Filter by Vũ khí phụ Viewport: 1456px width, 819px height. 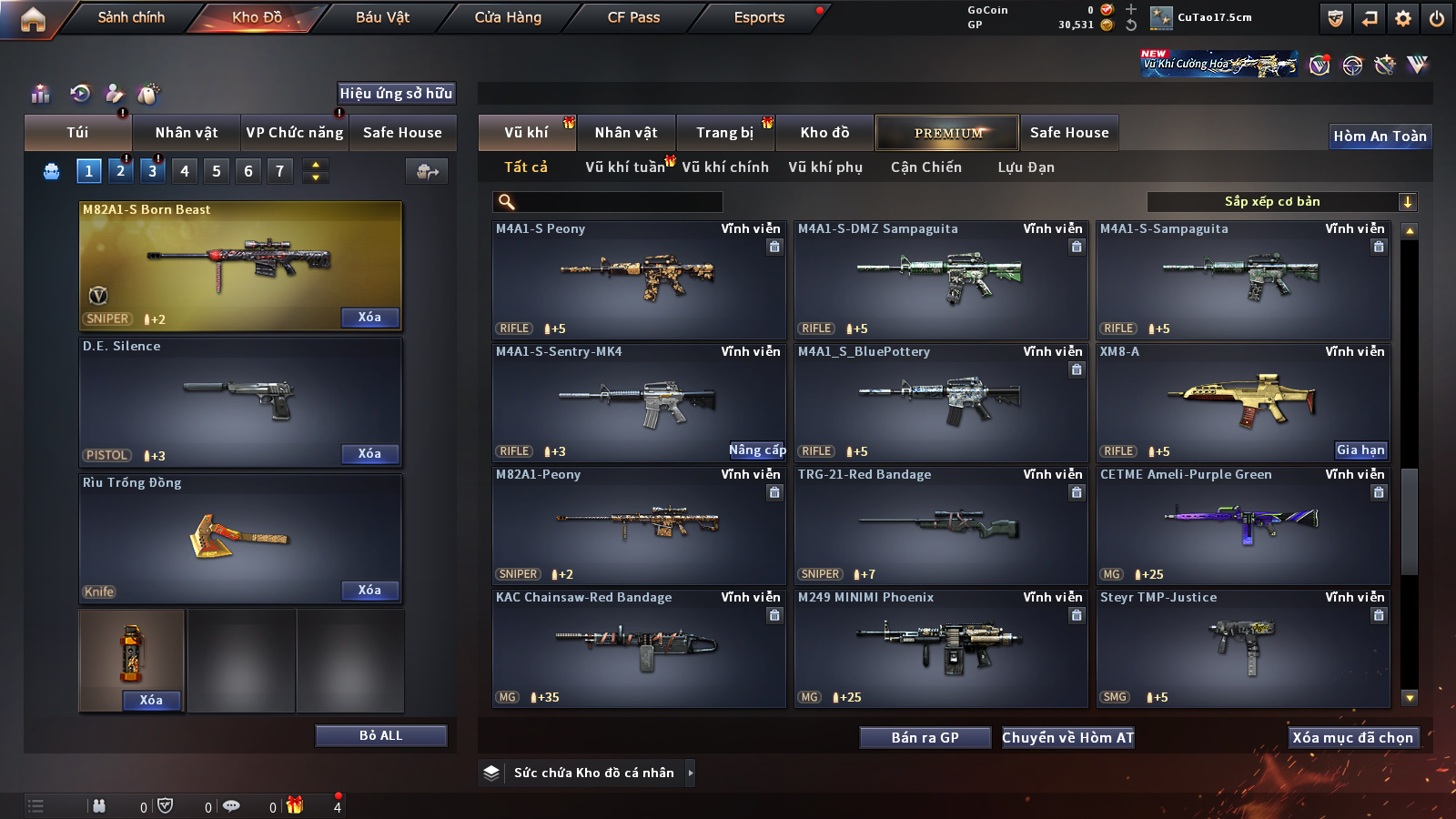tap(824, 167)
